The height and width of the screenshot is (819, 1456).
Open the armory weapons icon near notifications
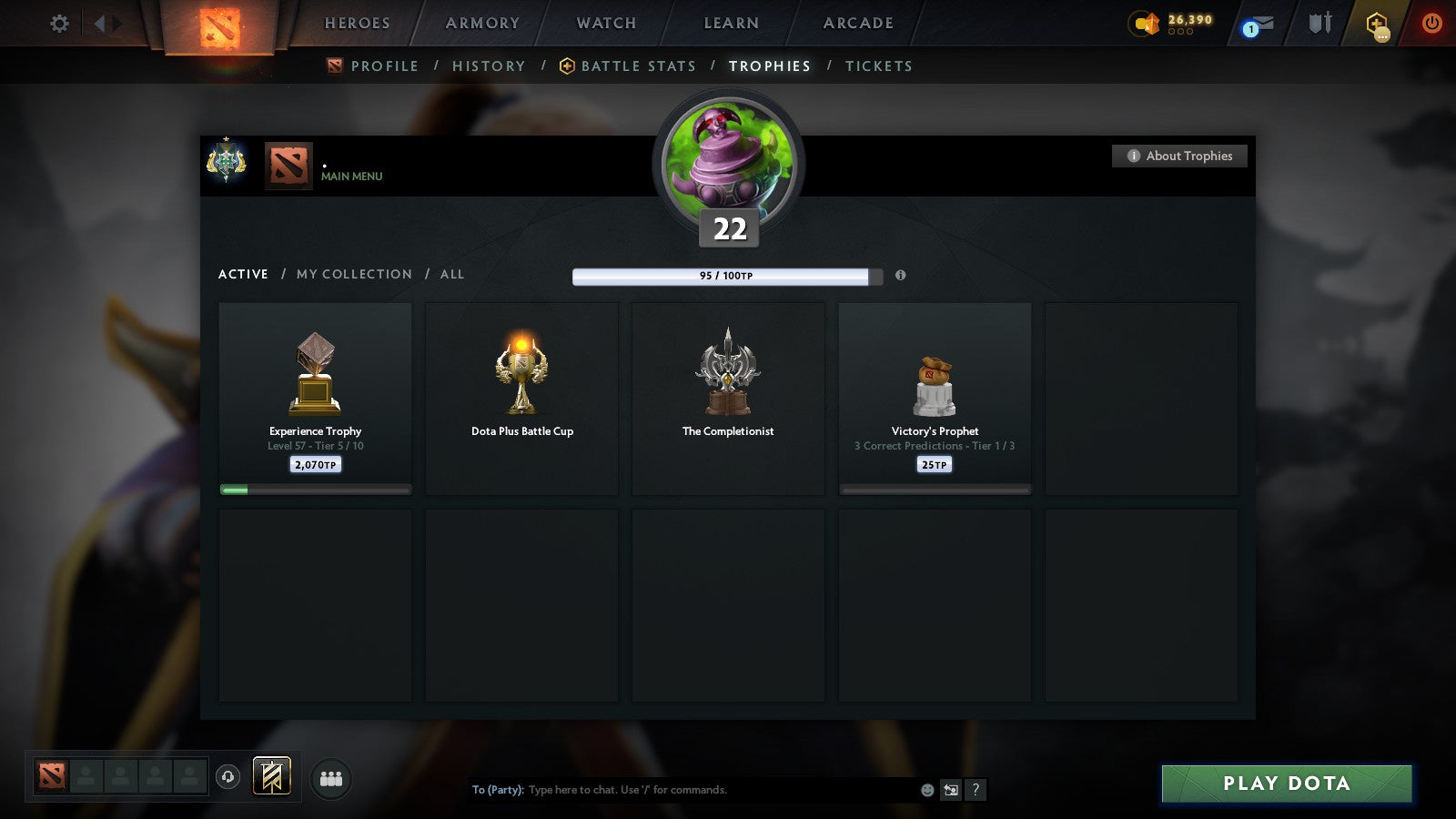(1318, 25)
